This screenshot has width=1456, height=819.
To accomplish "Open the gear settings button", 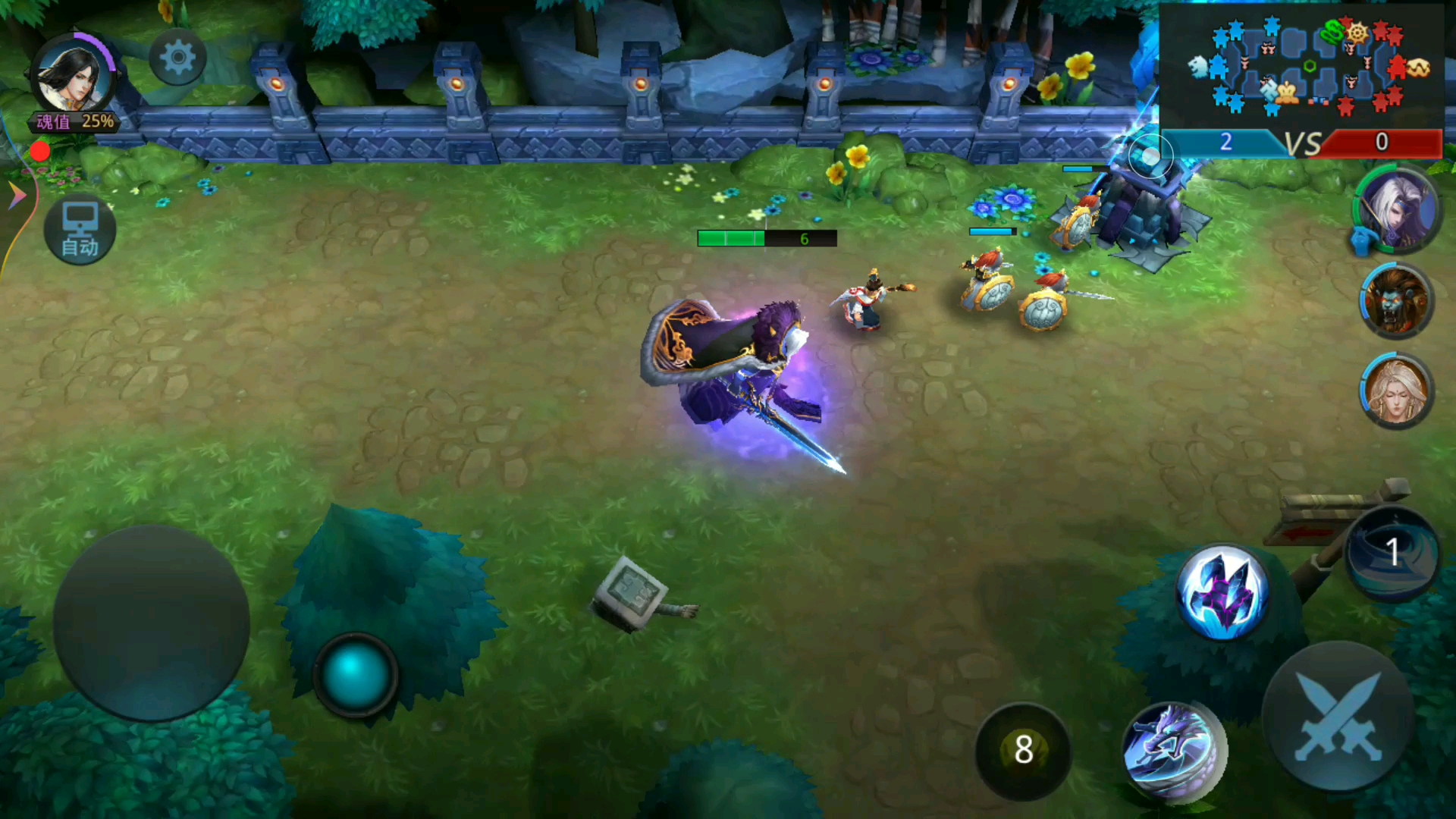I will (177, 58).
